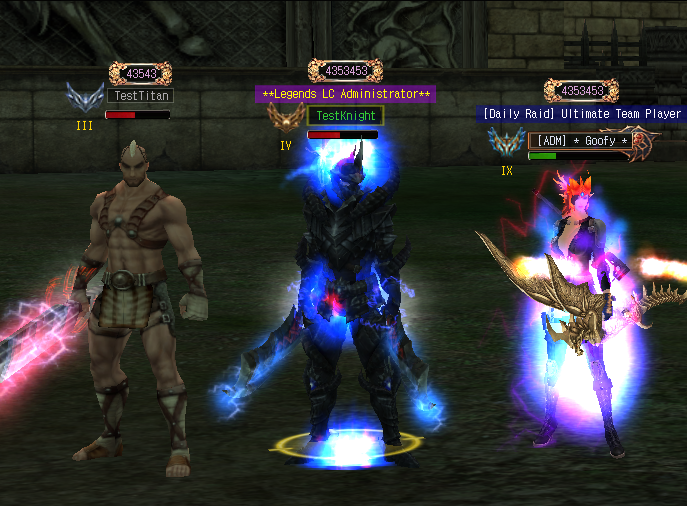This screenshot has height=506, width=687.
Task: Select the TestTitan name tag
Action: (x=139, y=96)
